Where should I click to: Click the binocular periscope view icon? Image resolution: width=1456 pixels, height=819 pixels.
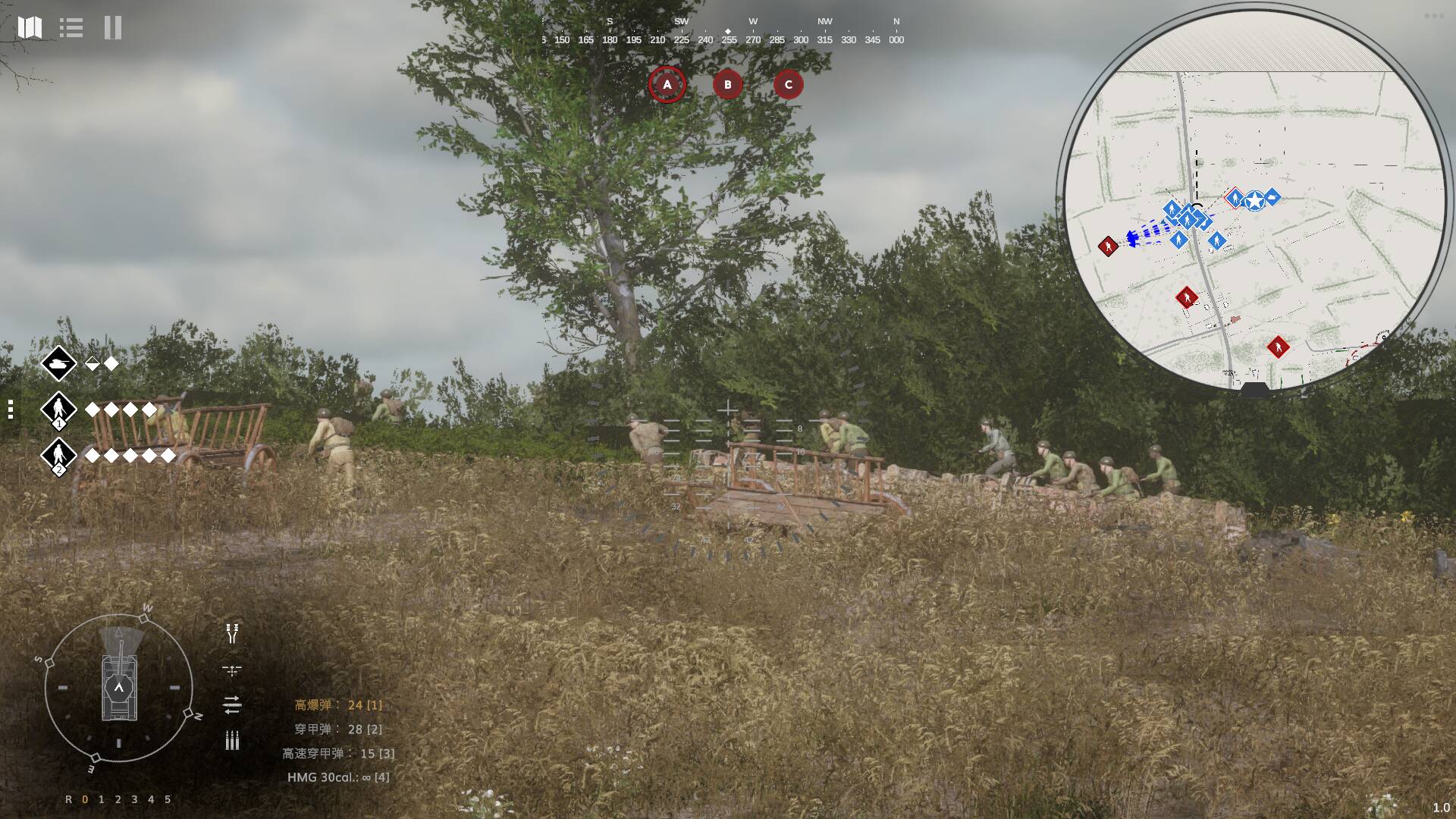click(232, 634)
